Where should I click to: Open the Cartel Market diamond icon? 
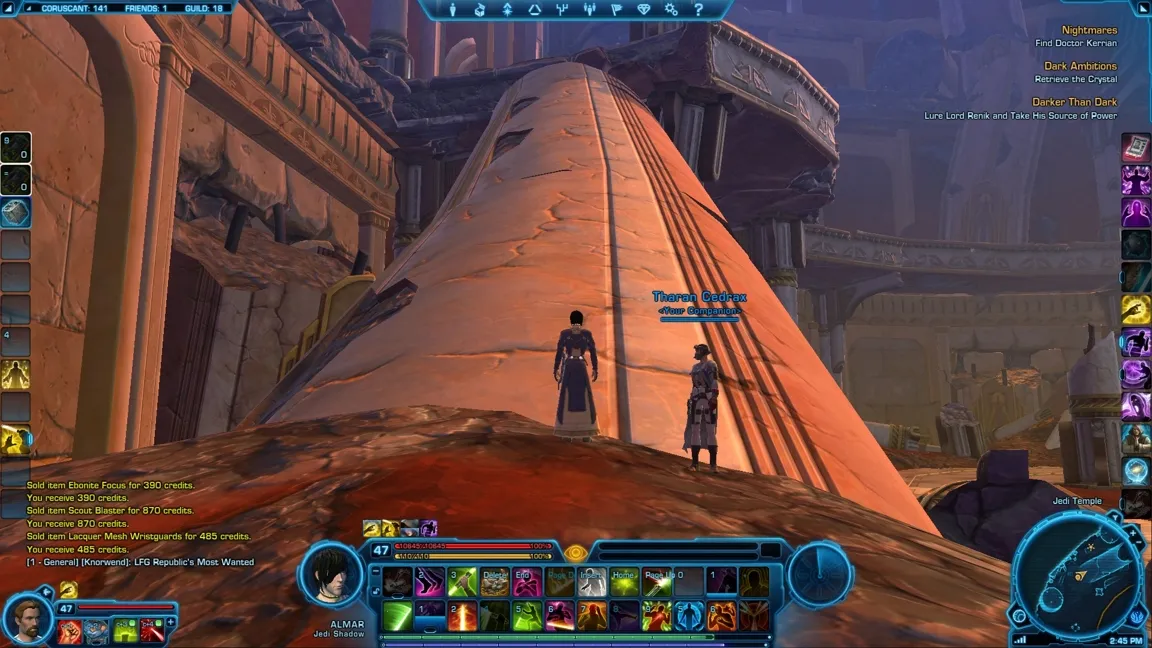pyautogui.click(x=643, y=10)
